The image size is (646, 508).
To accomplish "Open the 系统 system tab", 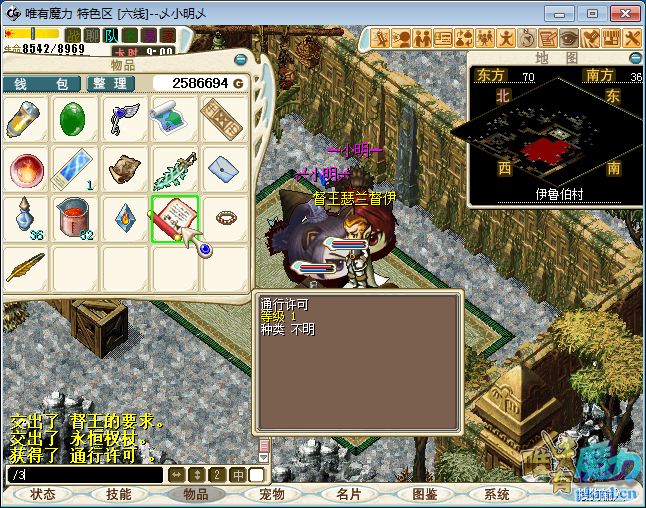I will 497,494.
